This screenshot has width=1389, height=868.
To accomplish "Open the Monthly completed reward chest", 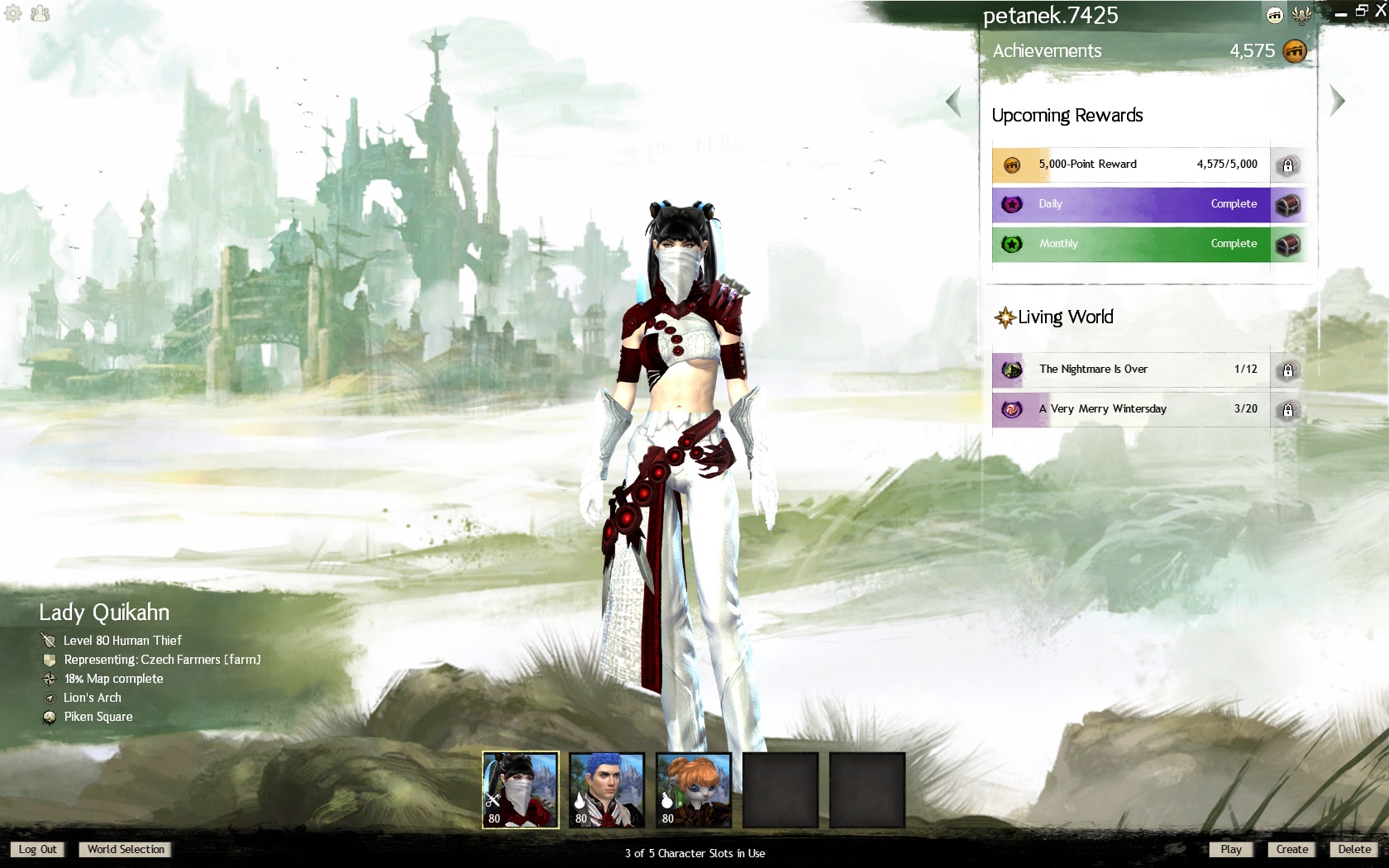I will [x=1287, y=244].
